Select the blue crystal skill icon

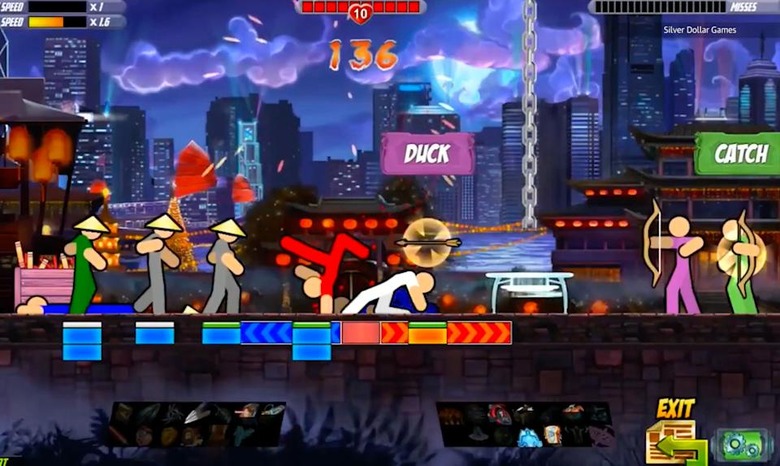tap(526, 436)
